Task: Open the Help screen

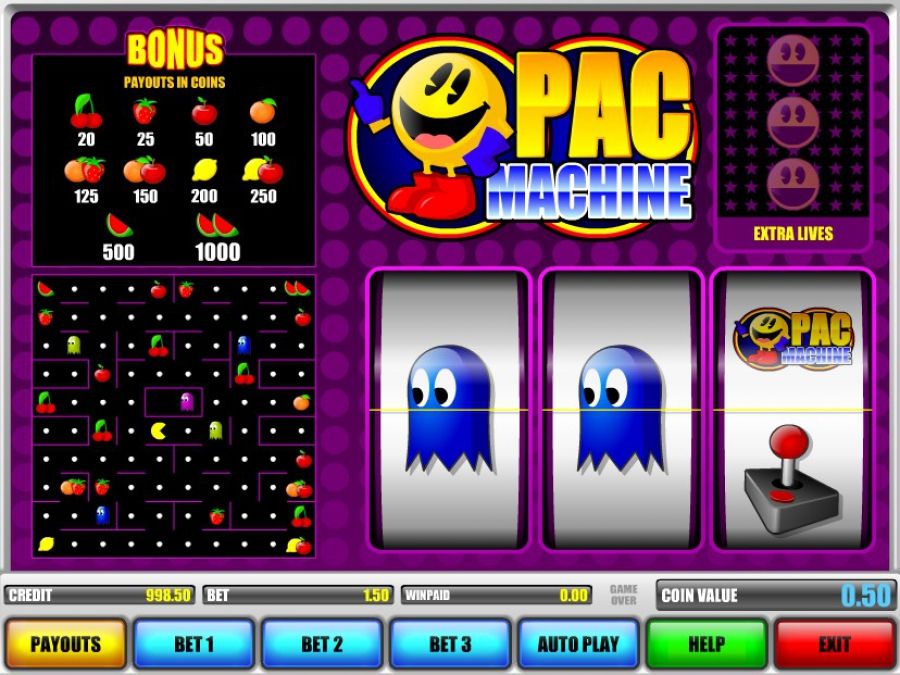Action: 706,644
